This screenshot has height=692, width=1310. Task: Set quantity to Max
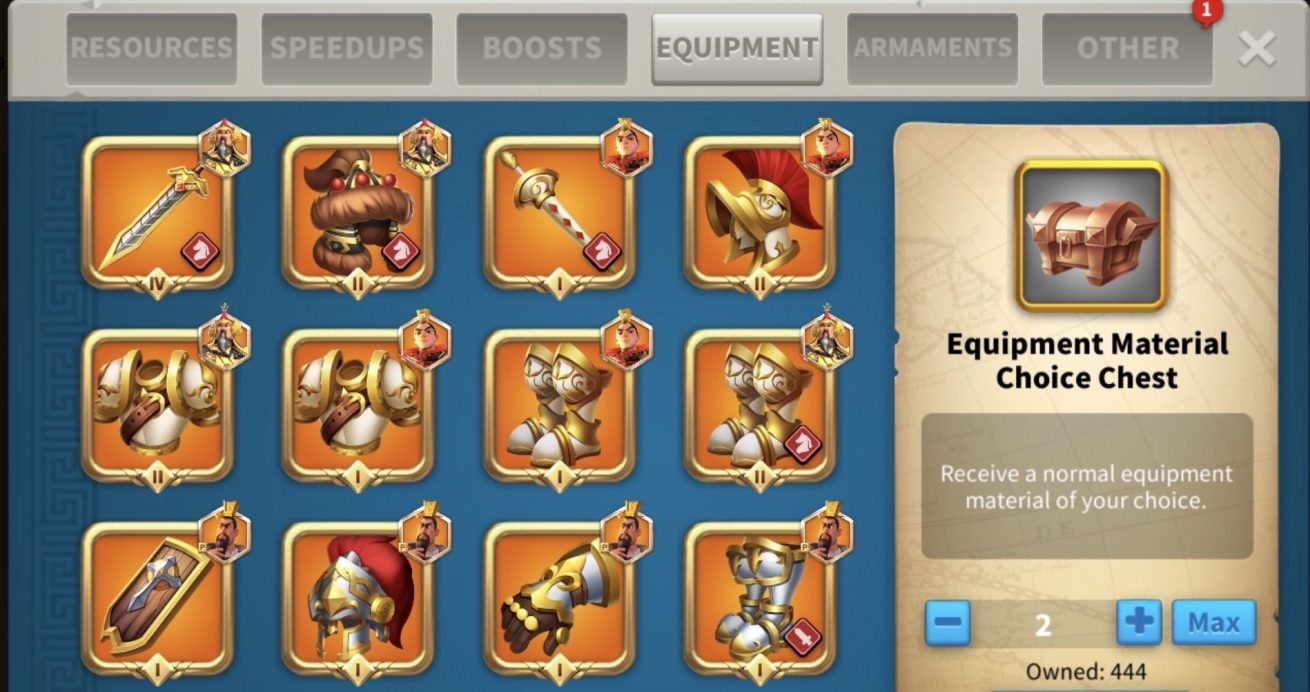click(1213, 623)
